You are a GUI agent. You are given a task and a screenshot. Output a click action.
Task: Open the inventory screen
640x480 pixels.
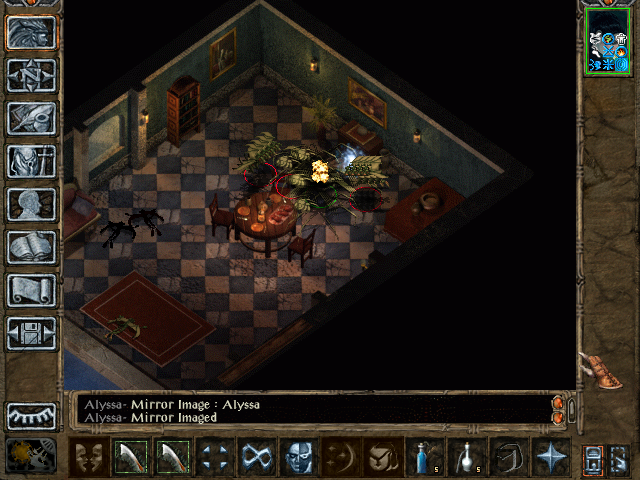pyautogui.click(x=31, y=161)
